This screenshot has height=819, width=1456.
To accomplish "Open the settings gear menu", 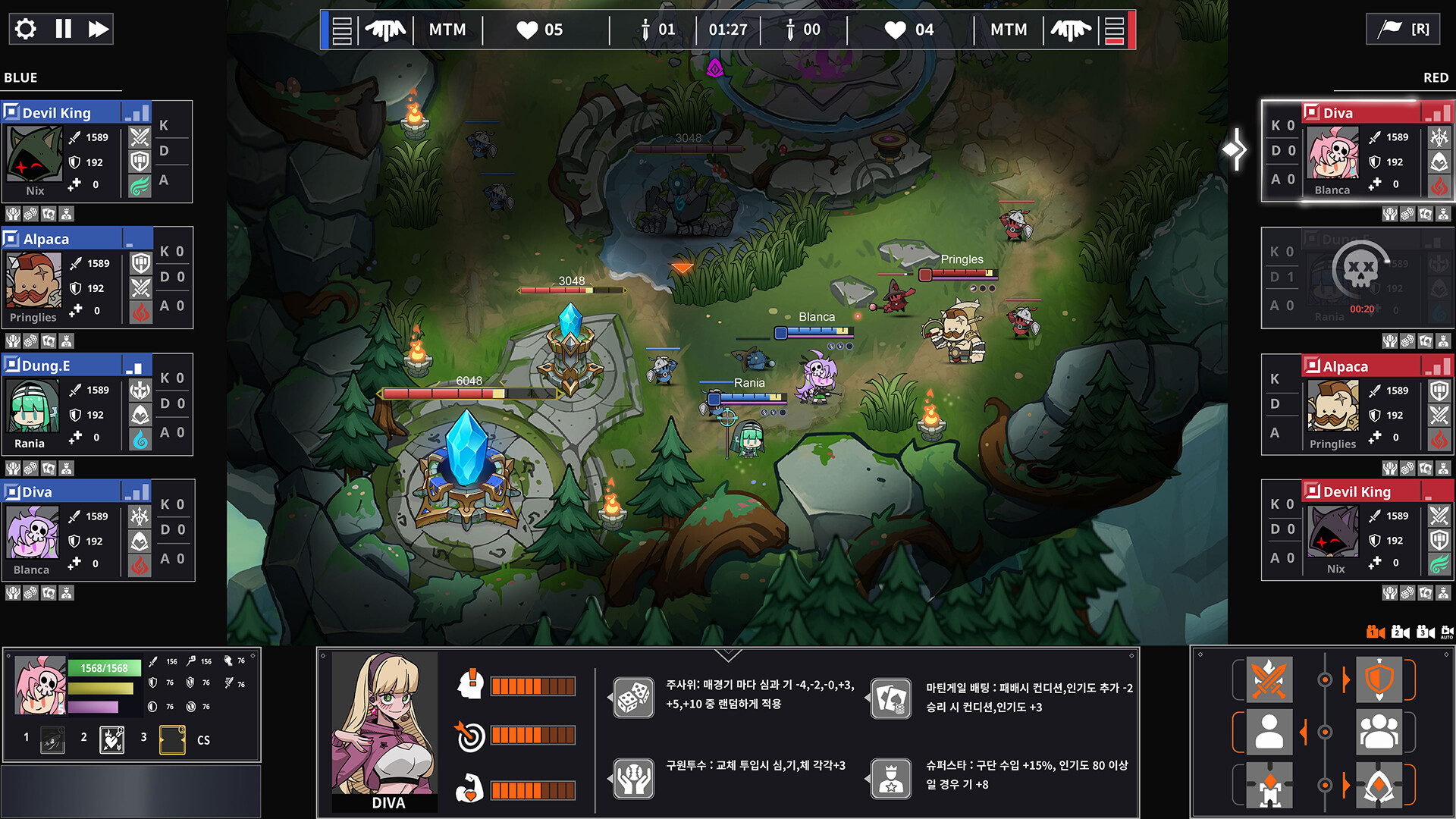I will (25, 29).
